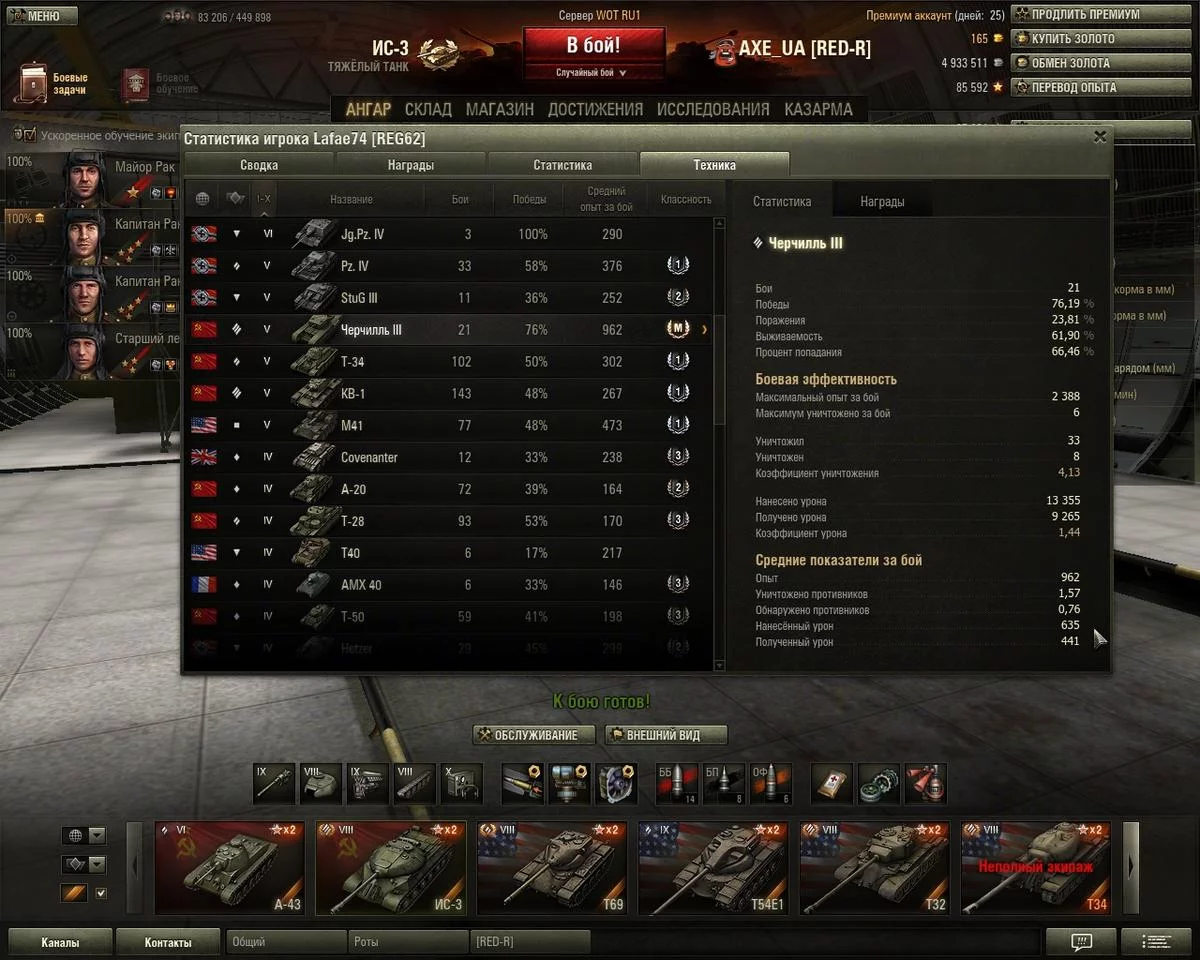Image resolution: width=1200 pixels, height=960 pixels.
Task: Open Боевые задачи missions
Action: pos(55,84)
